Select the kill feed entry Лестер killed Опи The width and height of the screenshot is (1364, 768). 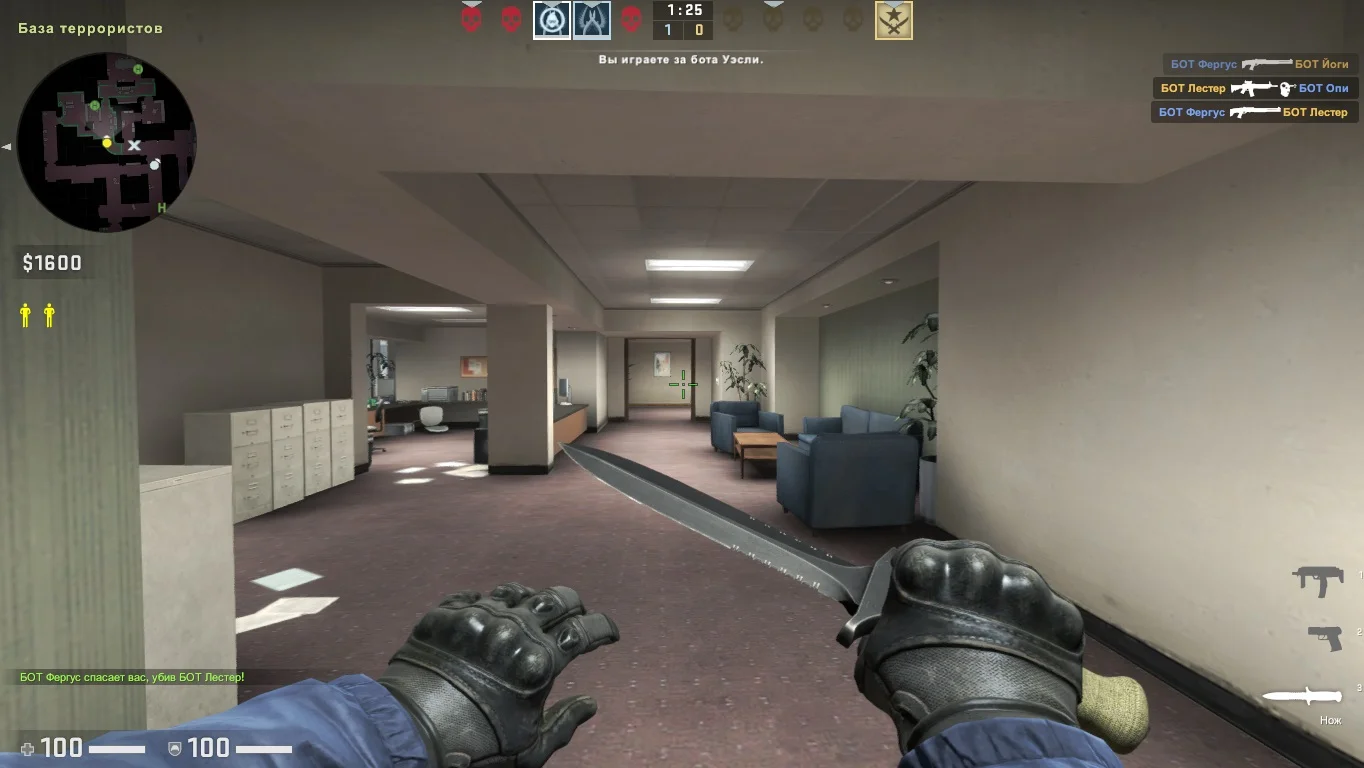1255,88
